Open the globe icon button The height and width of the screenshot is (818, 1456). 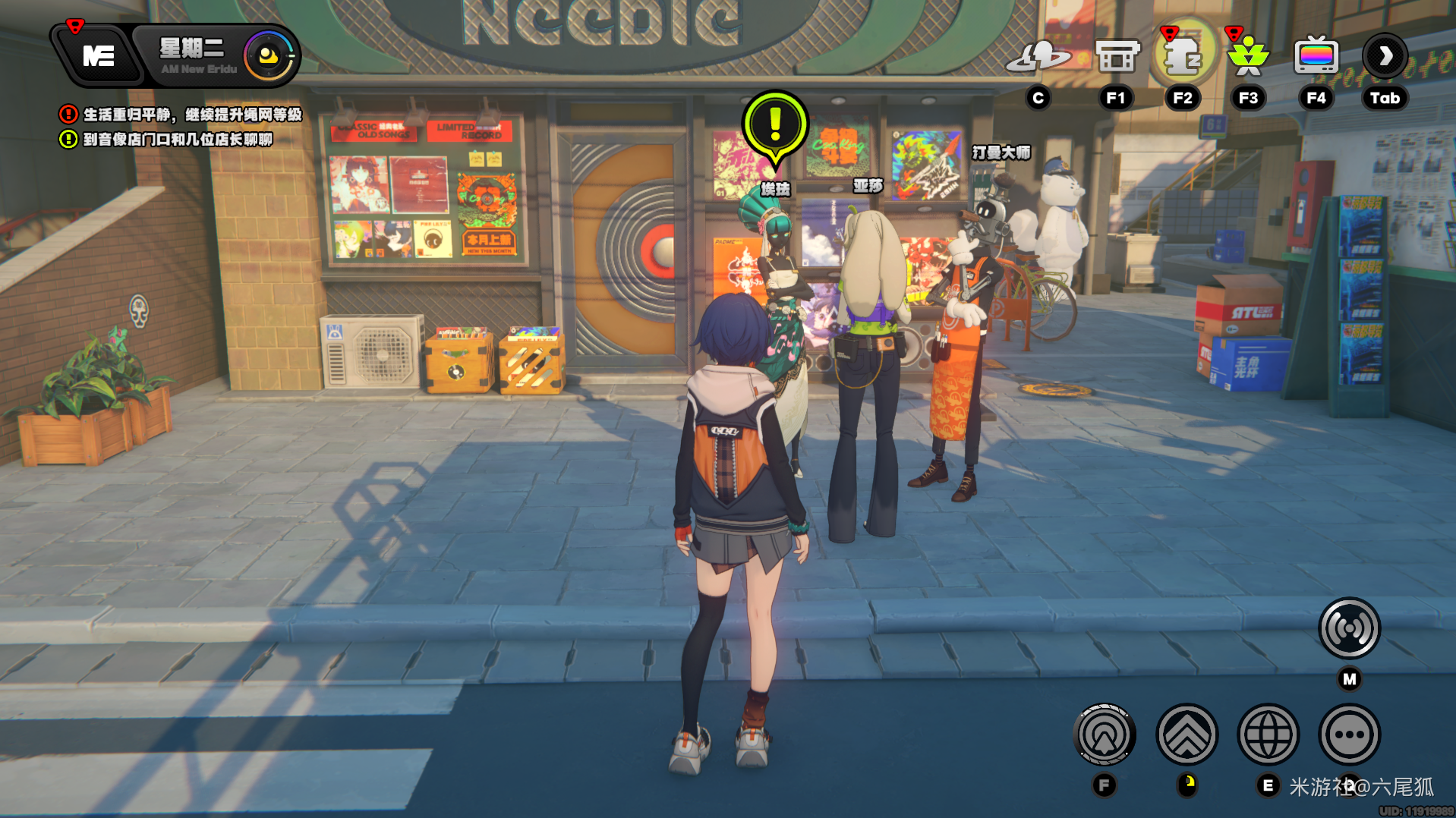1268,735
